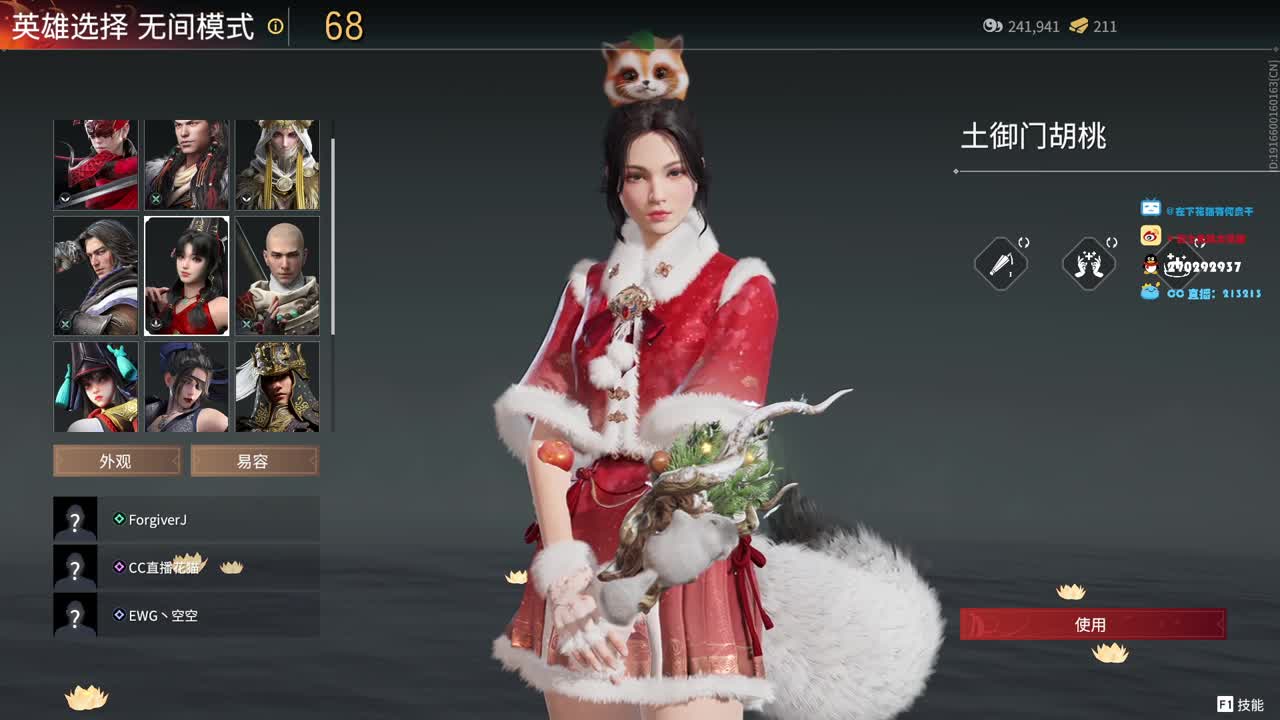Switch to the 外观 tab

(x=115, y=460)
